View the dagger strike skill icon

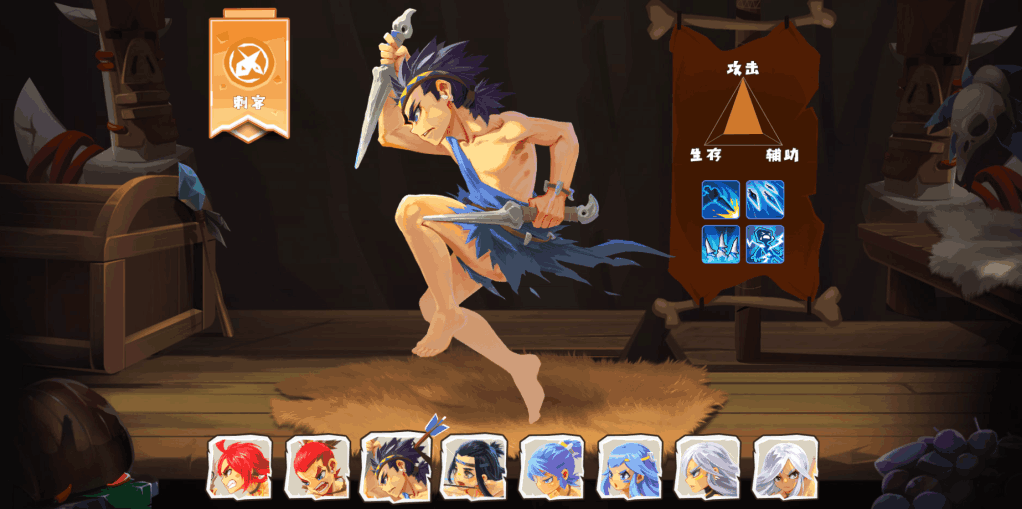721,199
